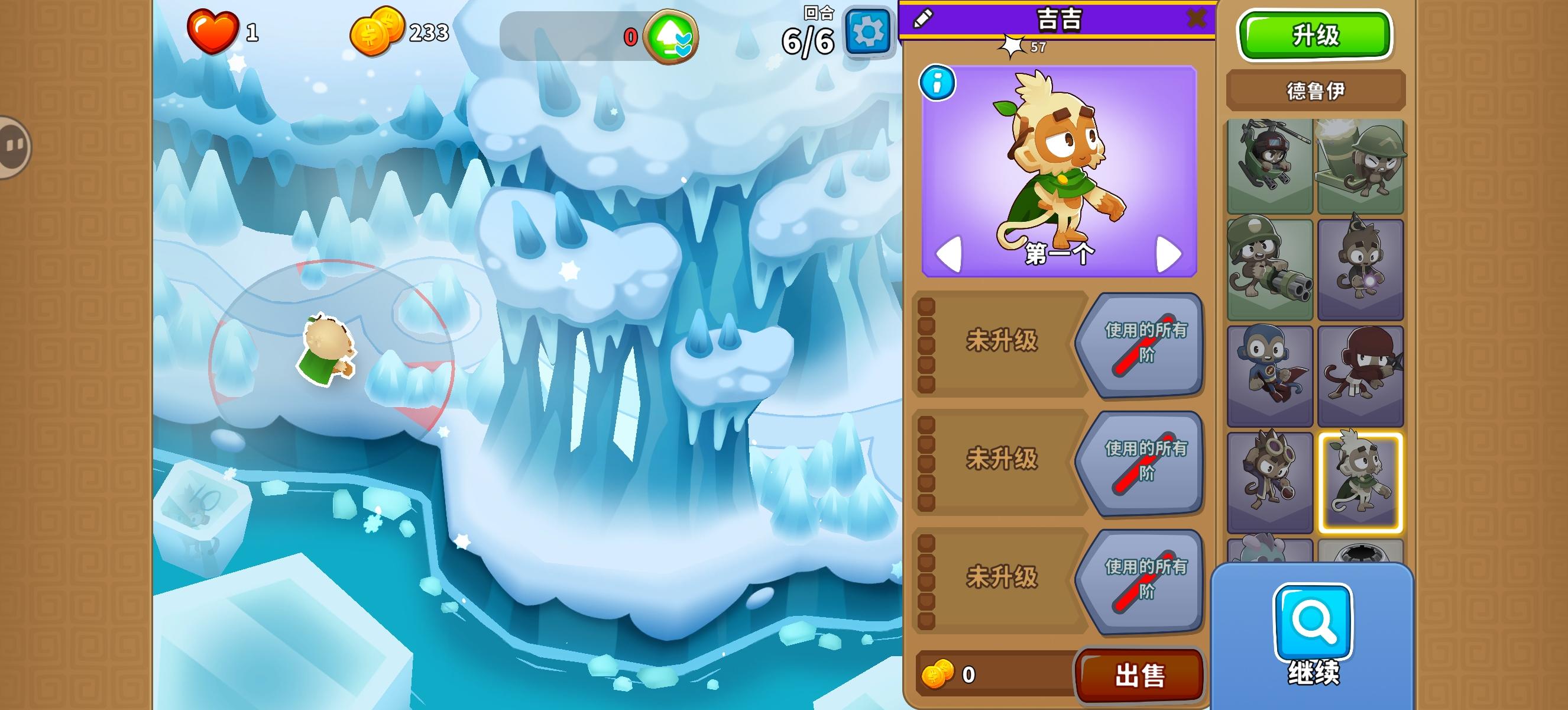The image size is (1568, 710).
Task: Select the Mortar Monkey tower icon
Action: tap(1362, 164)
